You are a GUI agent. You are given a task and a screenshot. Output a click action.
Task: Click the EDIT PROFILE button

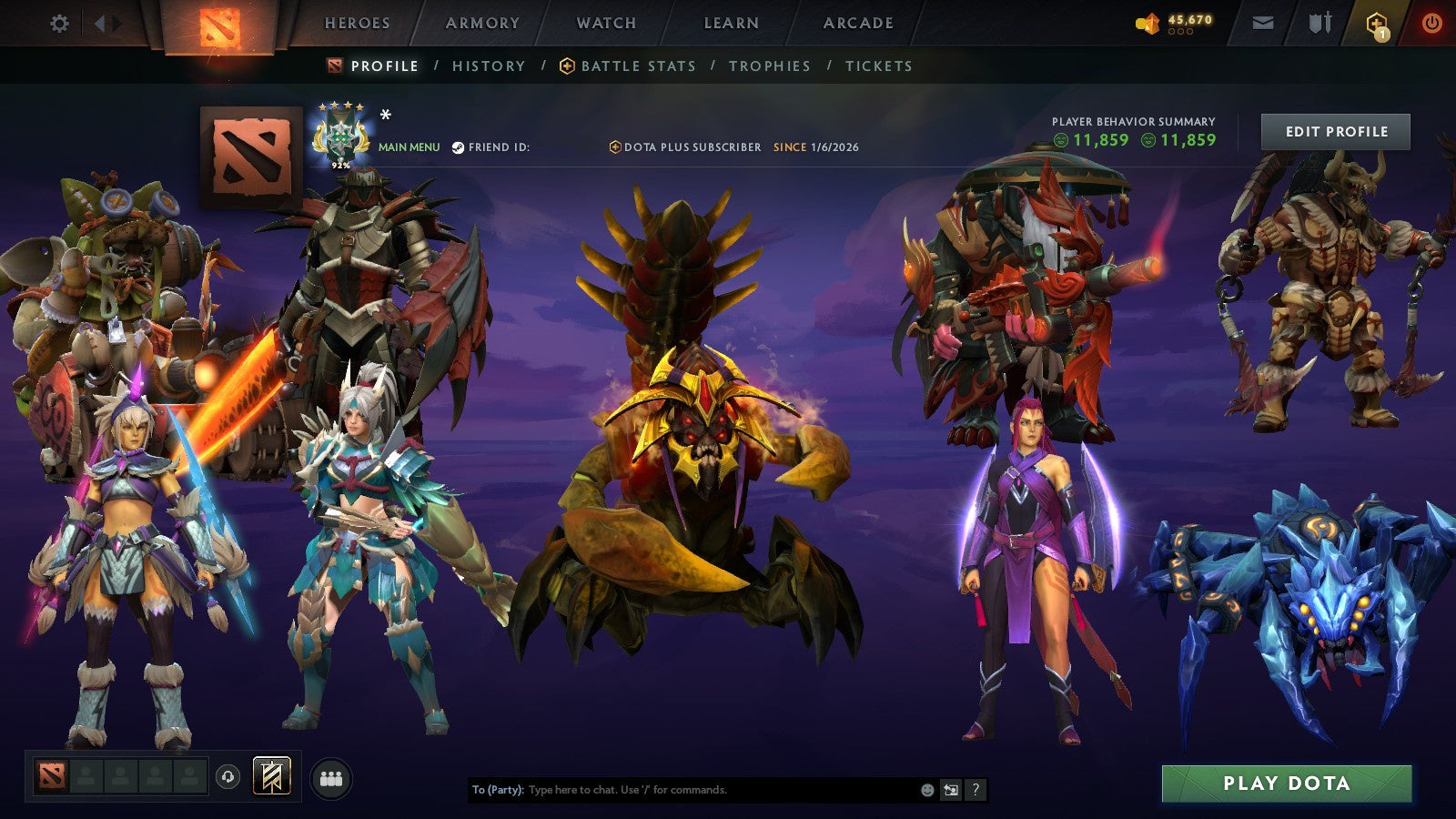[x=1337, y=131]
